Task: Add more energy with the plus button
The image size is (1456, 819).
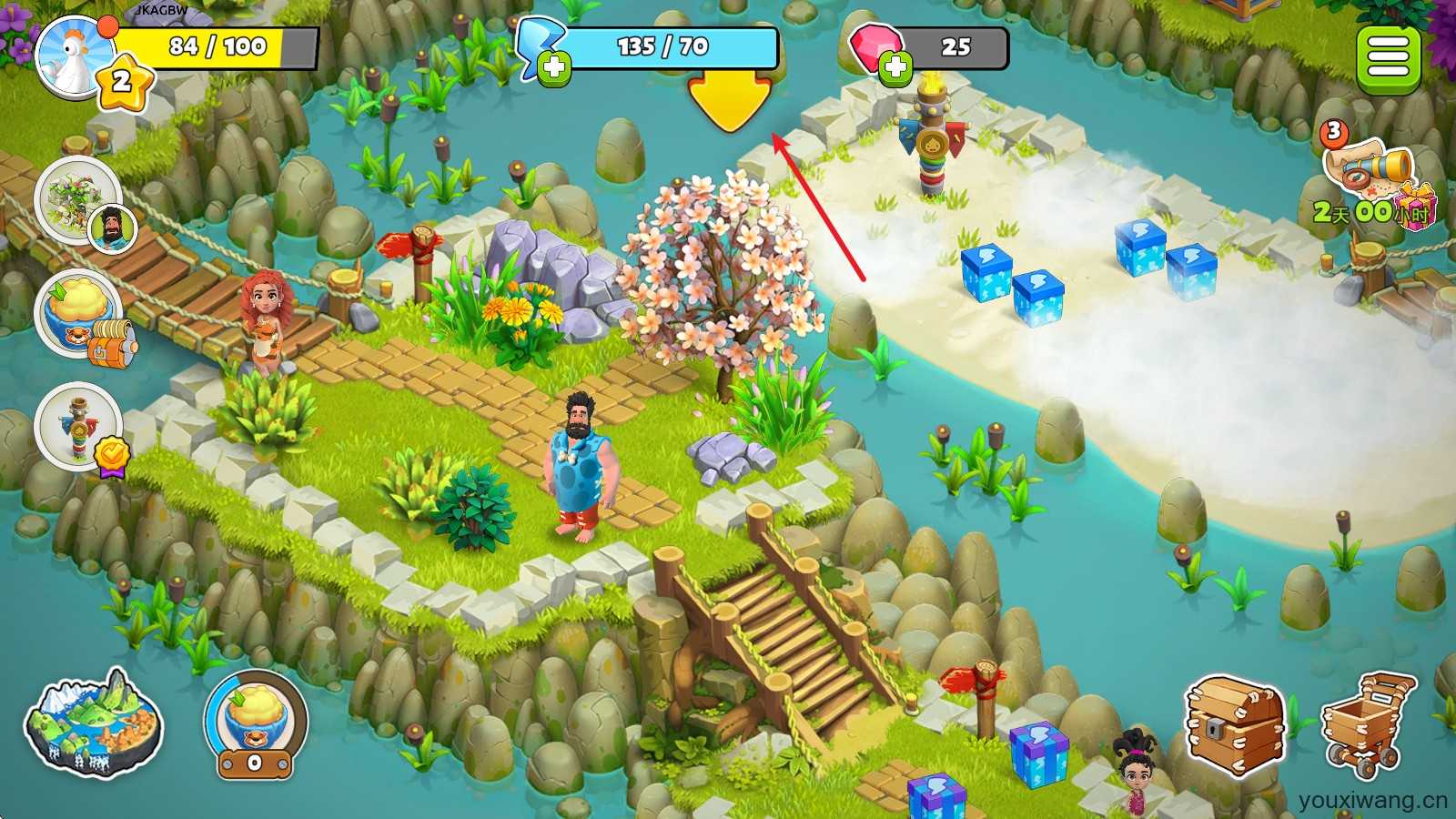Action: (x=553, y=68)
